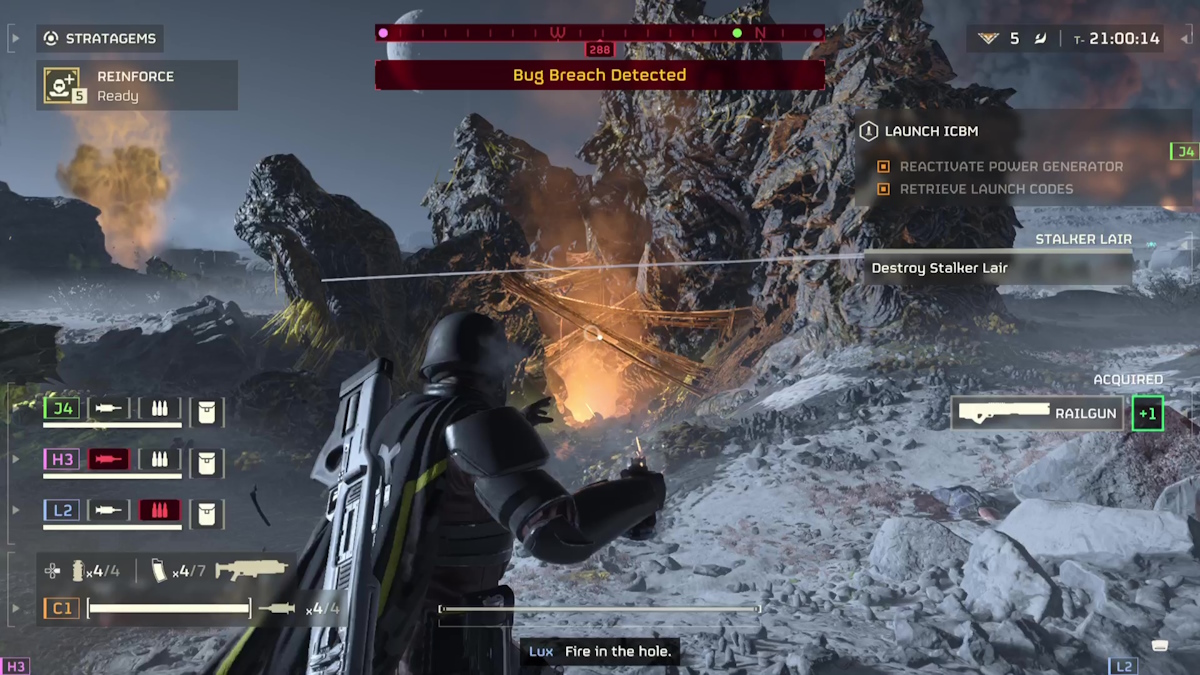Select the Reactivate Power Generator objective

click(1010, 166)
